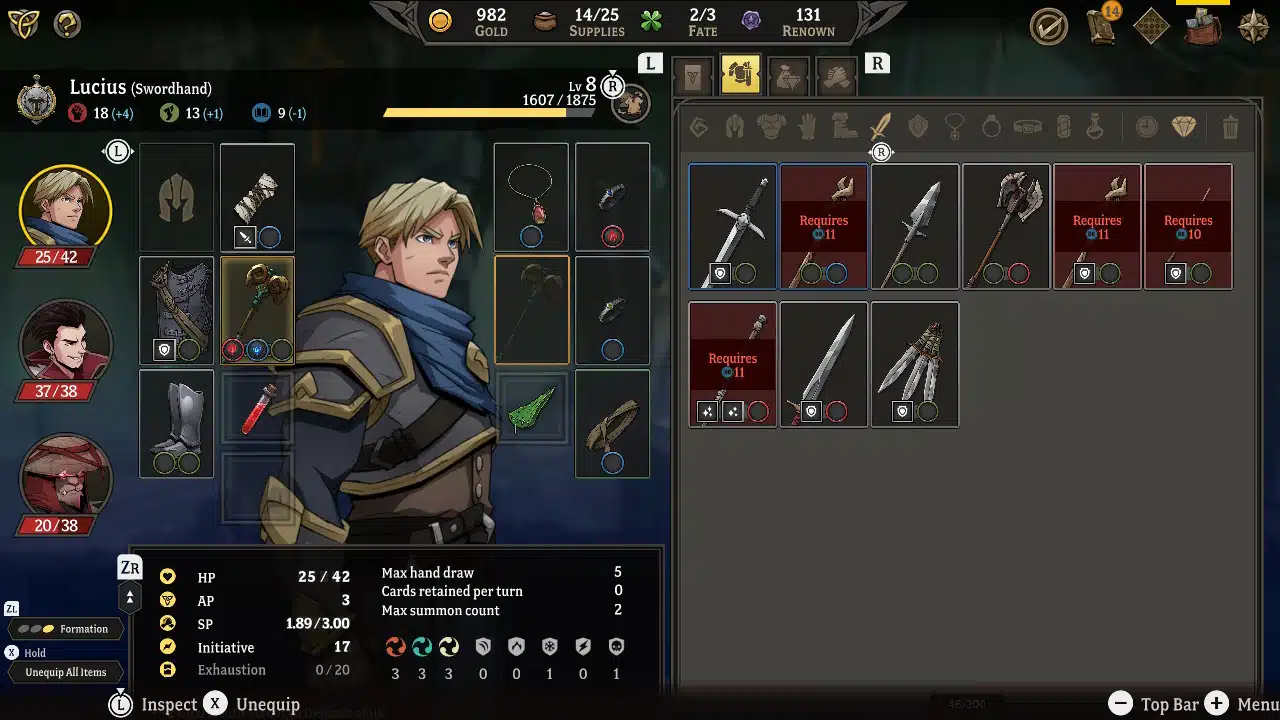Select the ring filter icon

pos(990,127)
